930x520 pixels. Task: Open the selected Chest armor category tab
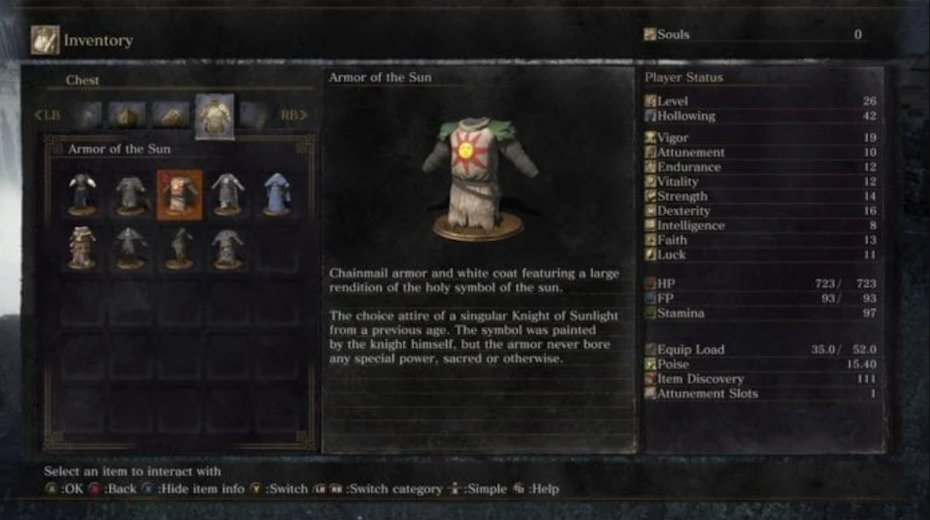coord(214,116)
